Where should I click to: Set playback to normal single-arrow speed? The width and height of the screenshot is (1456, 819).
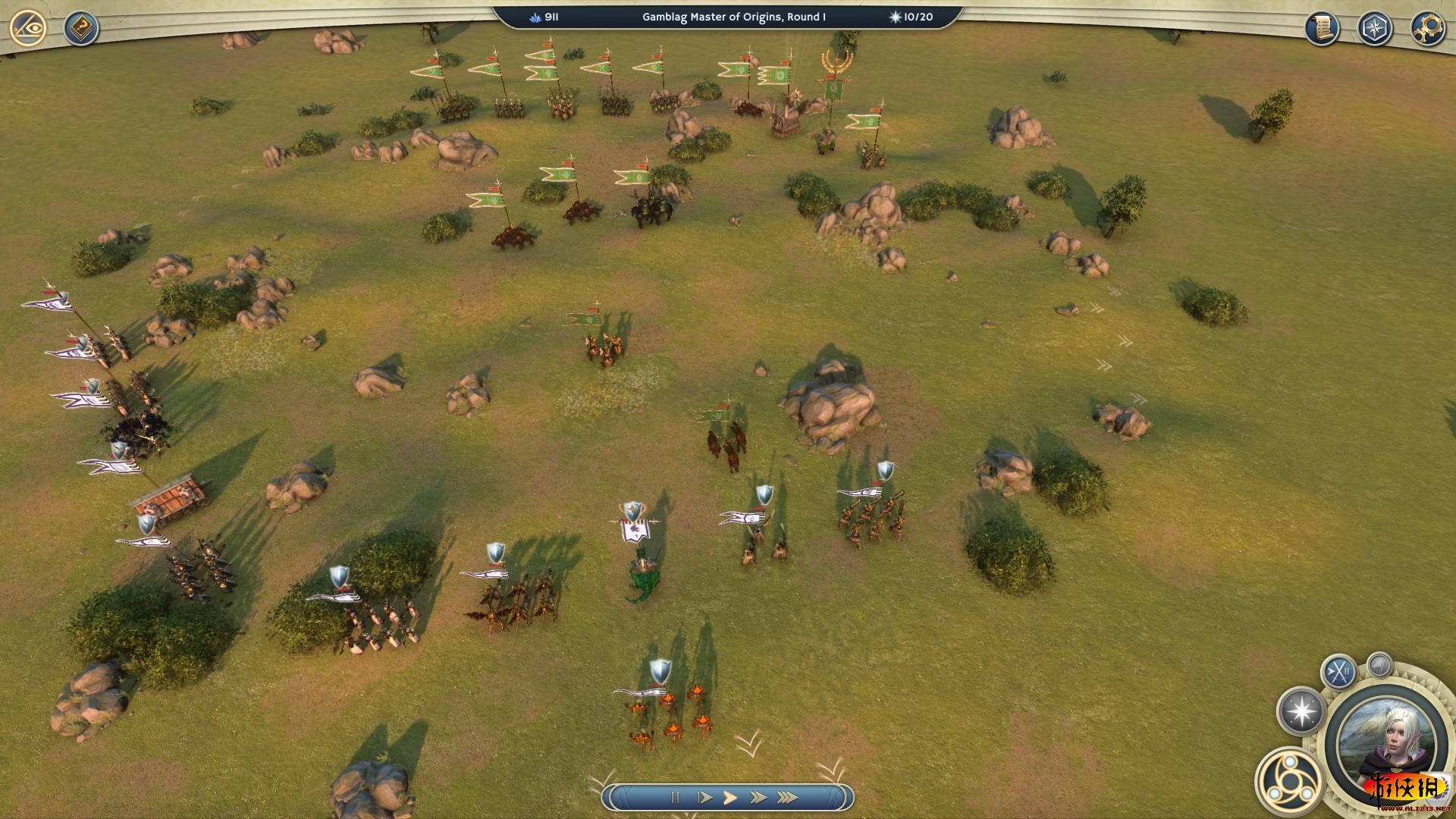(x=730, y=797)
